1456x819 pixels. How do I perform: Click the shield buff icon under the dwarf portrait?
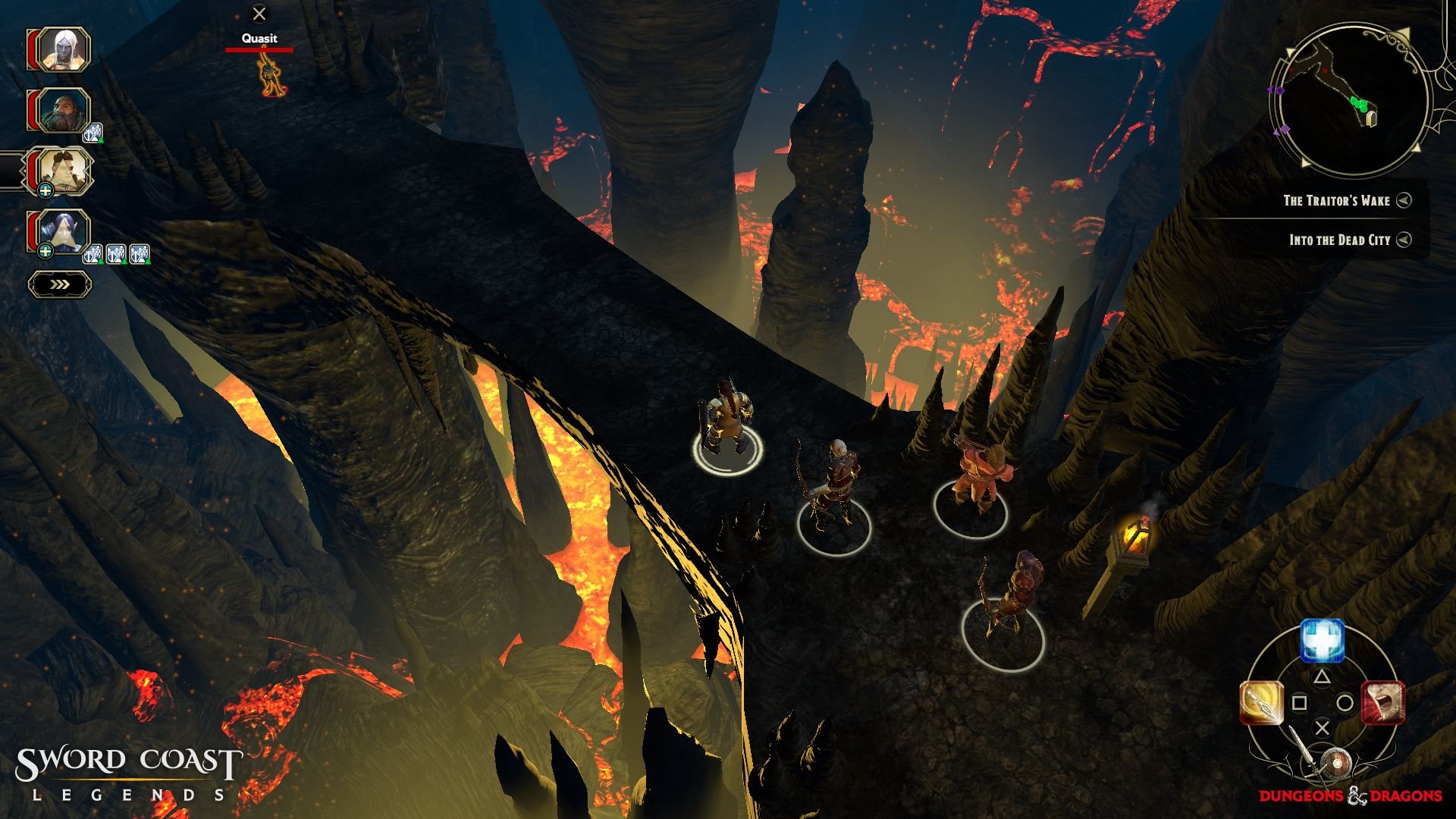click(92, 130)
